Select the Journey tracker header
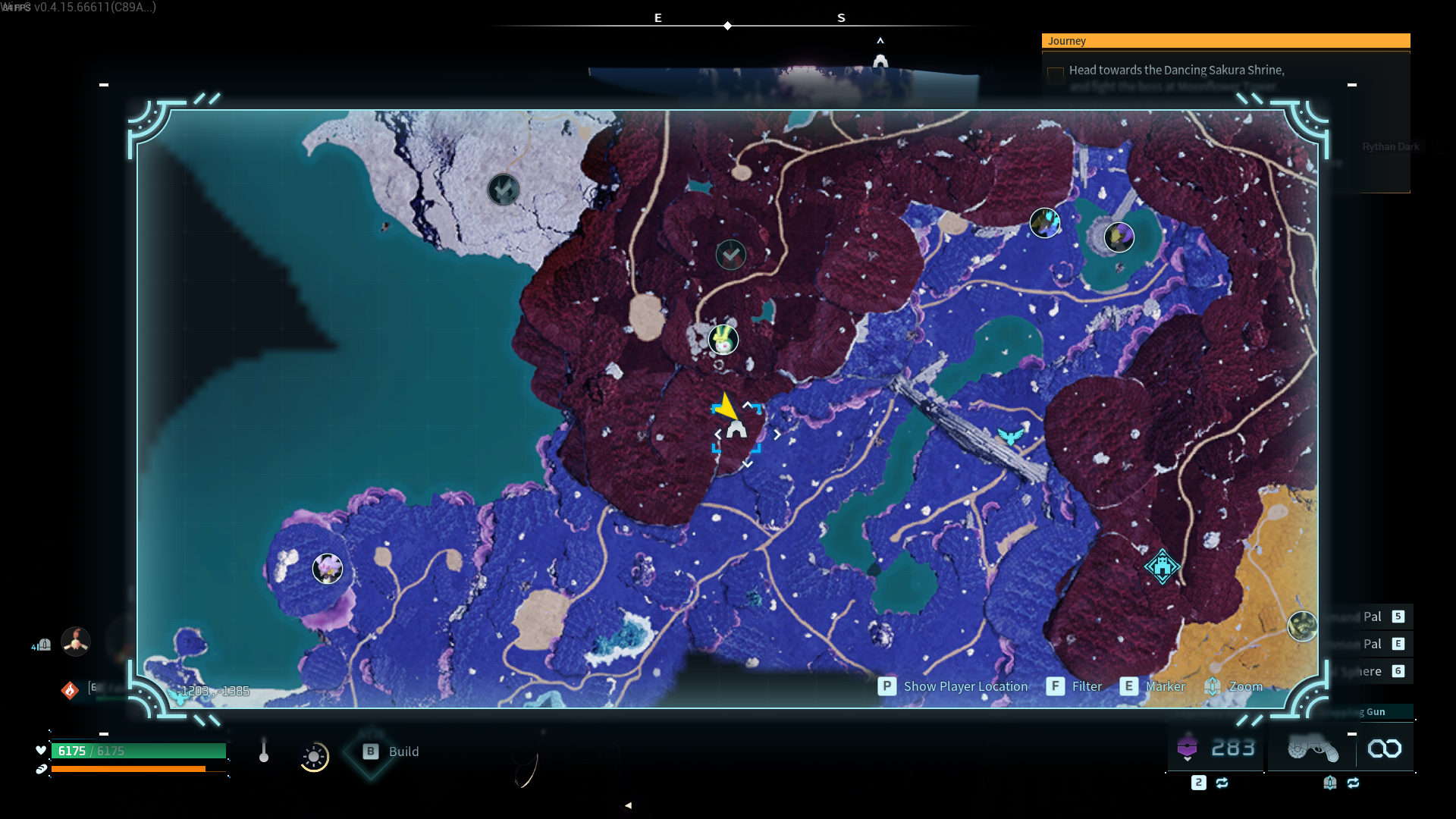 (1225, 41)
